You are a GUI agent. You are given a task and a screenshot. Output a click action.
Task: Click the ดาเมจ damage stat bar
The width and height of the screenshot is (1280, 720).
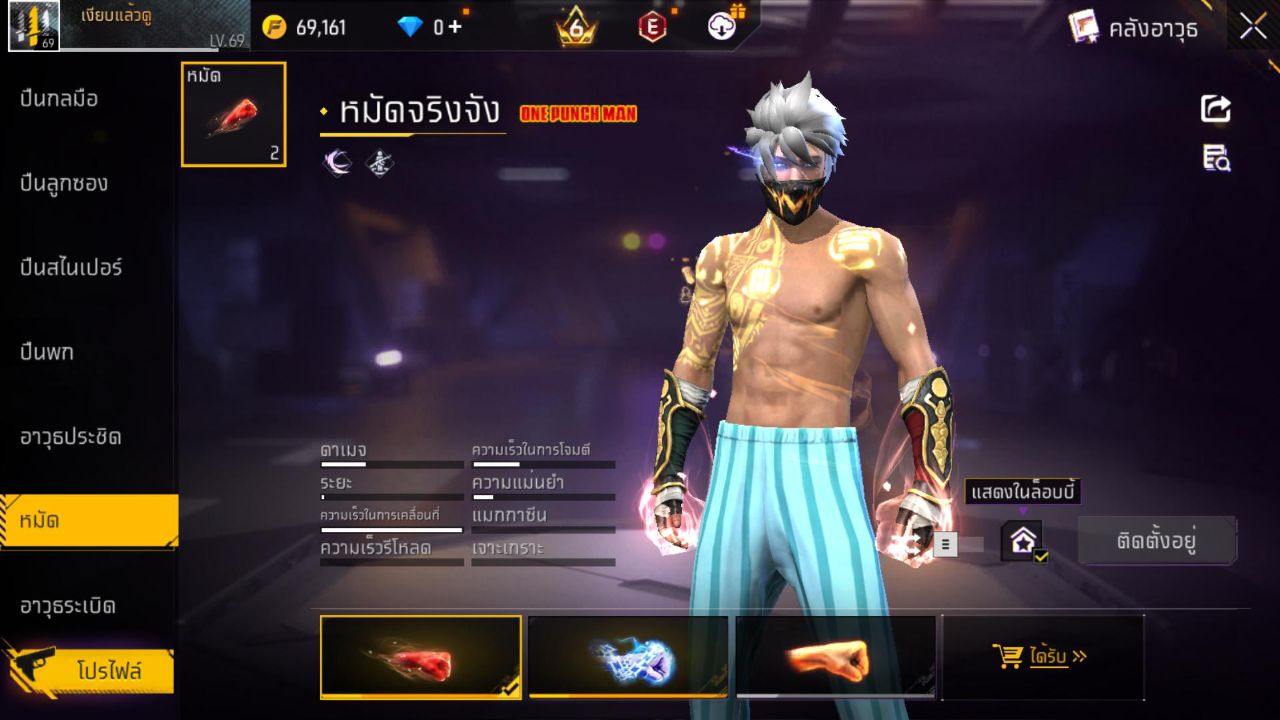coord(390,457)
